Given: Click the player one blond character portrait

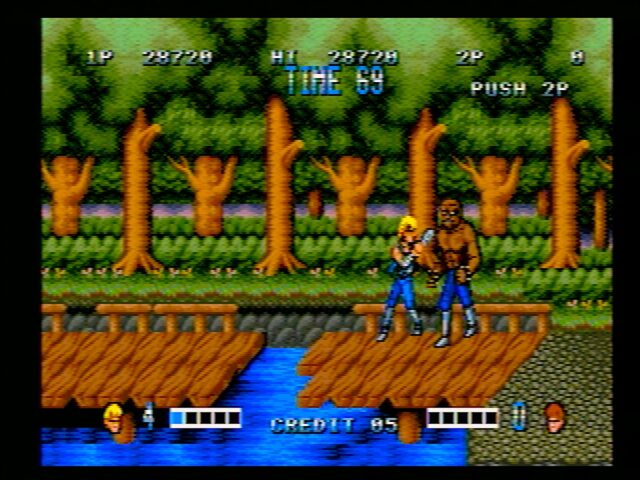Looking at the screenshot, I should [114, 417].
